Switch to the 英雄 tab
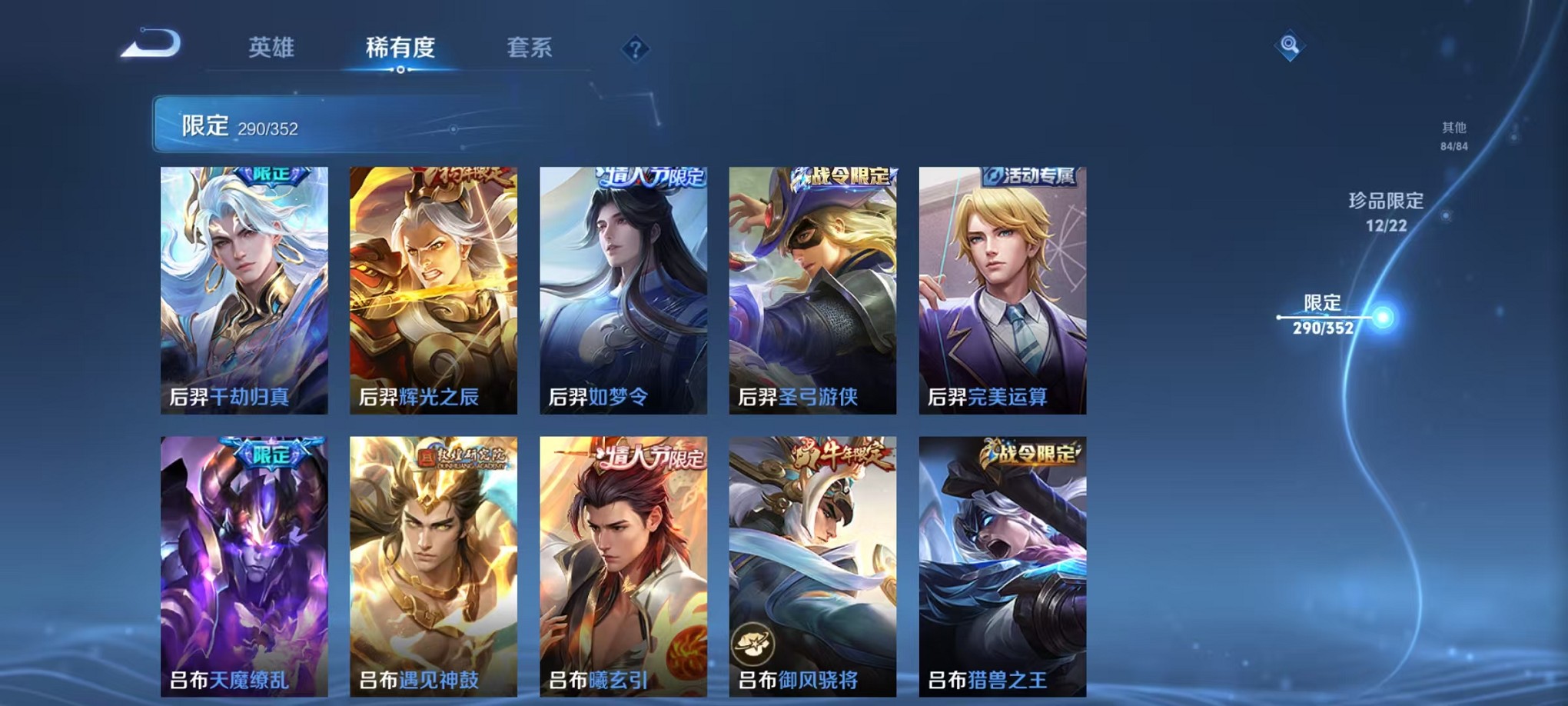The width and height of the screenshot is (1568, 706). 273,46
